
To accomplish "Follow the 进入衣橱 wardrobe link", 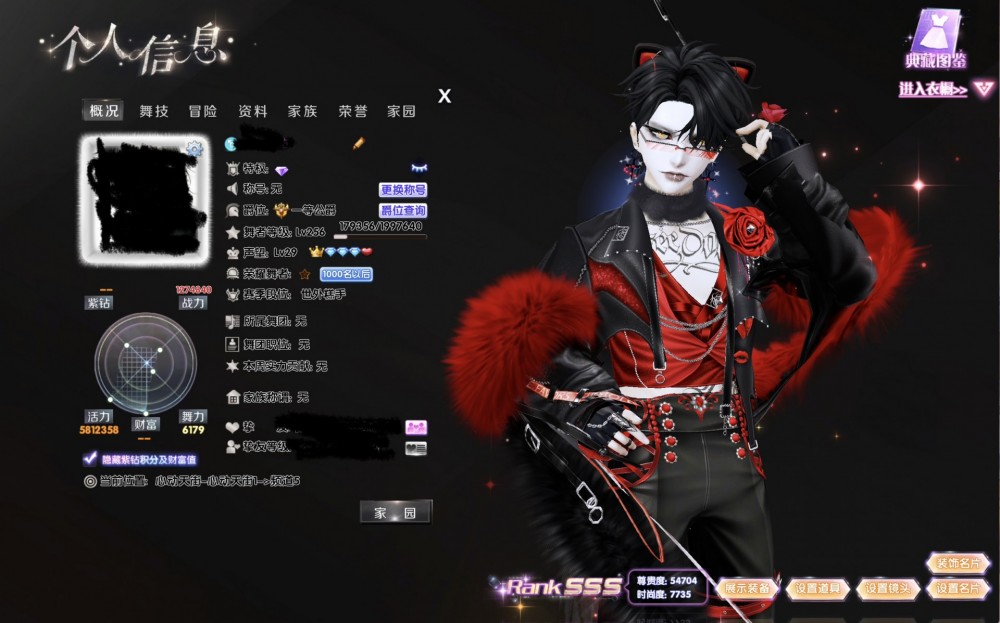I will [x=934, y=90].
